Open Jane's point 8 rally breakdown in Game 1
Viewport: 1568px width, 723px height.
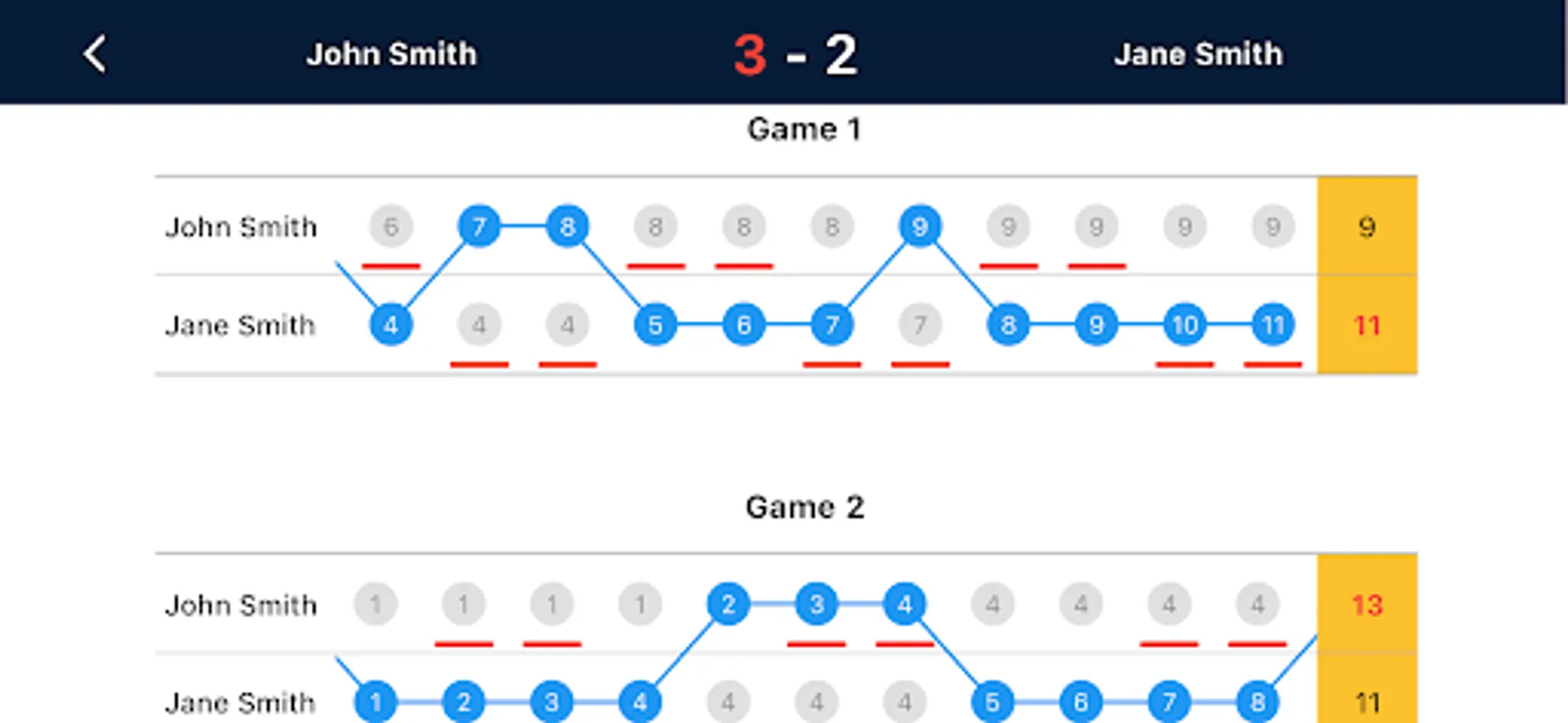point(1008,325)
